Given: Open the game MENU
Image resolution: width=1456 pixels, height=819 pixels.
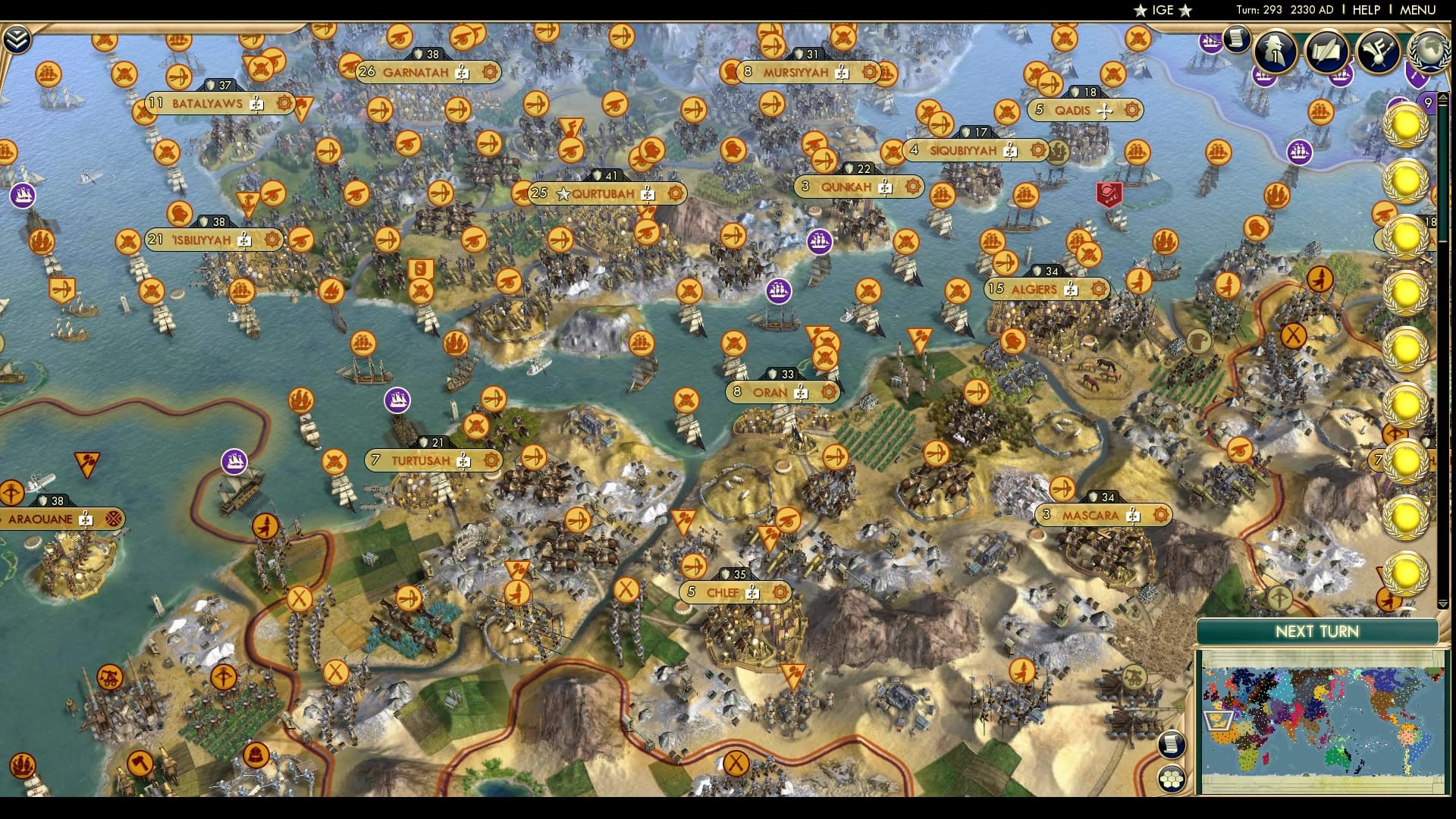Looking at the screenshot, I should (1417, 10).
